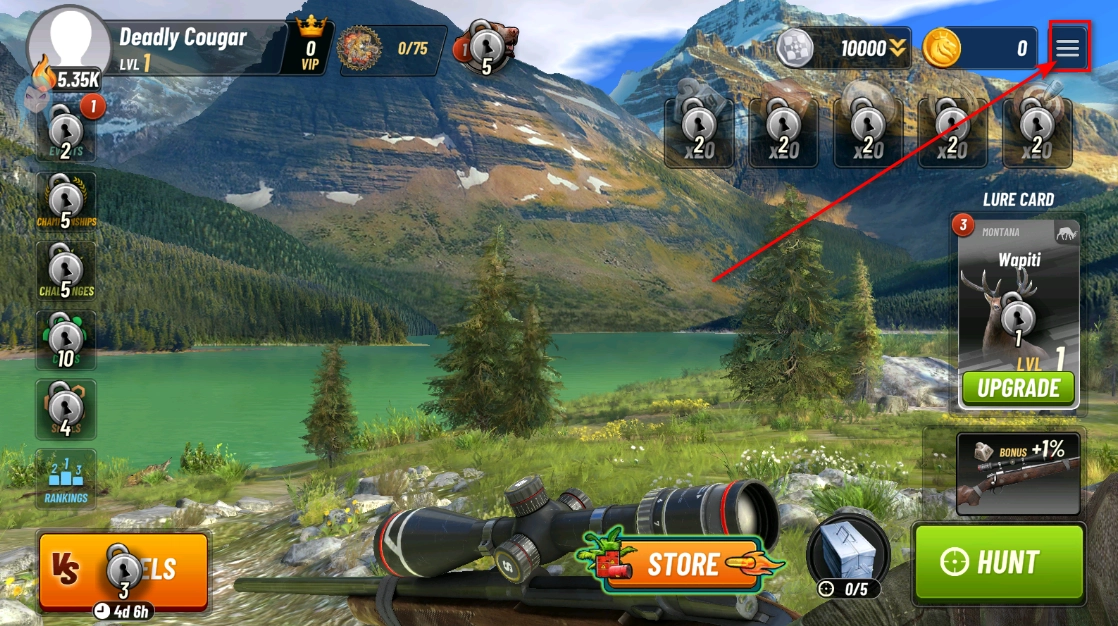Open the Deadly Cougar player profile avatar
Viewport: 1118px width, 626px height.
68,42
